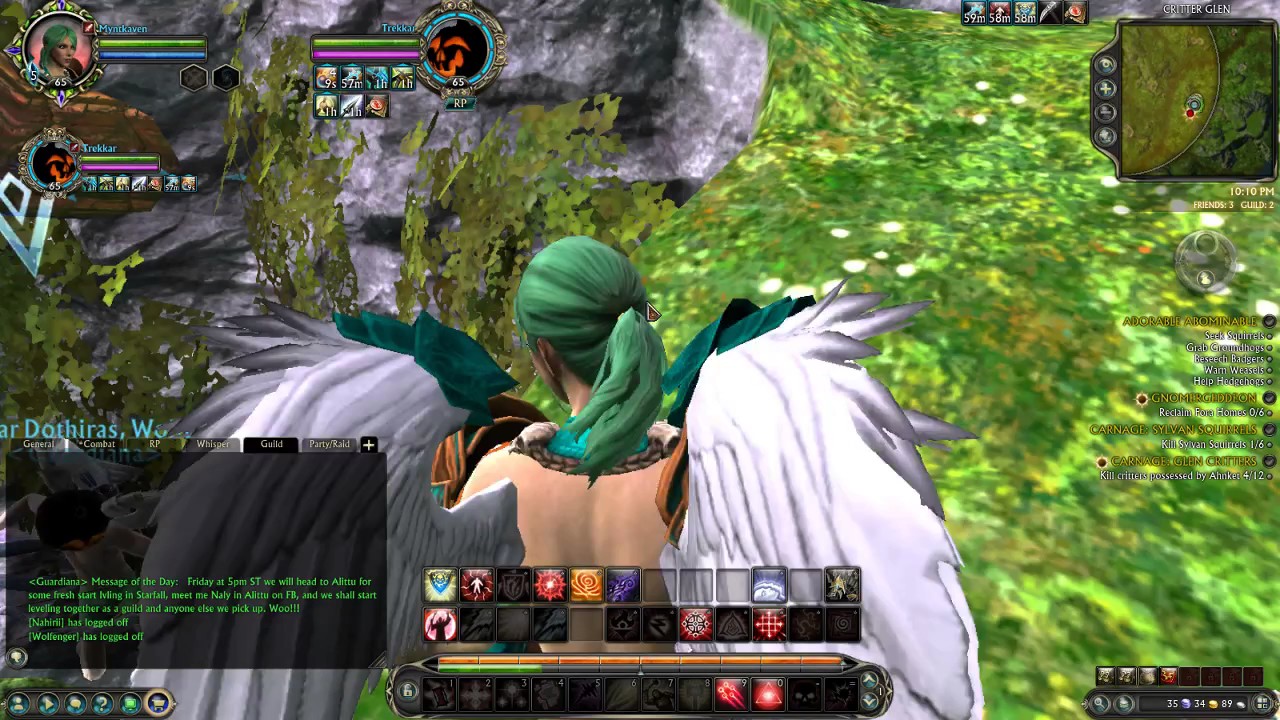Click the minimap zoom-out minus button
This screenshot has width=1280, height=720.
point(1106,112)
